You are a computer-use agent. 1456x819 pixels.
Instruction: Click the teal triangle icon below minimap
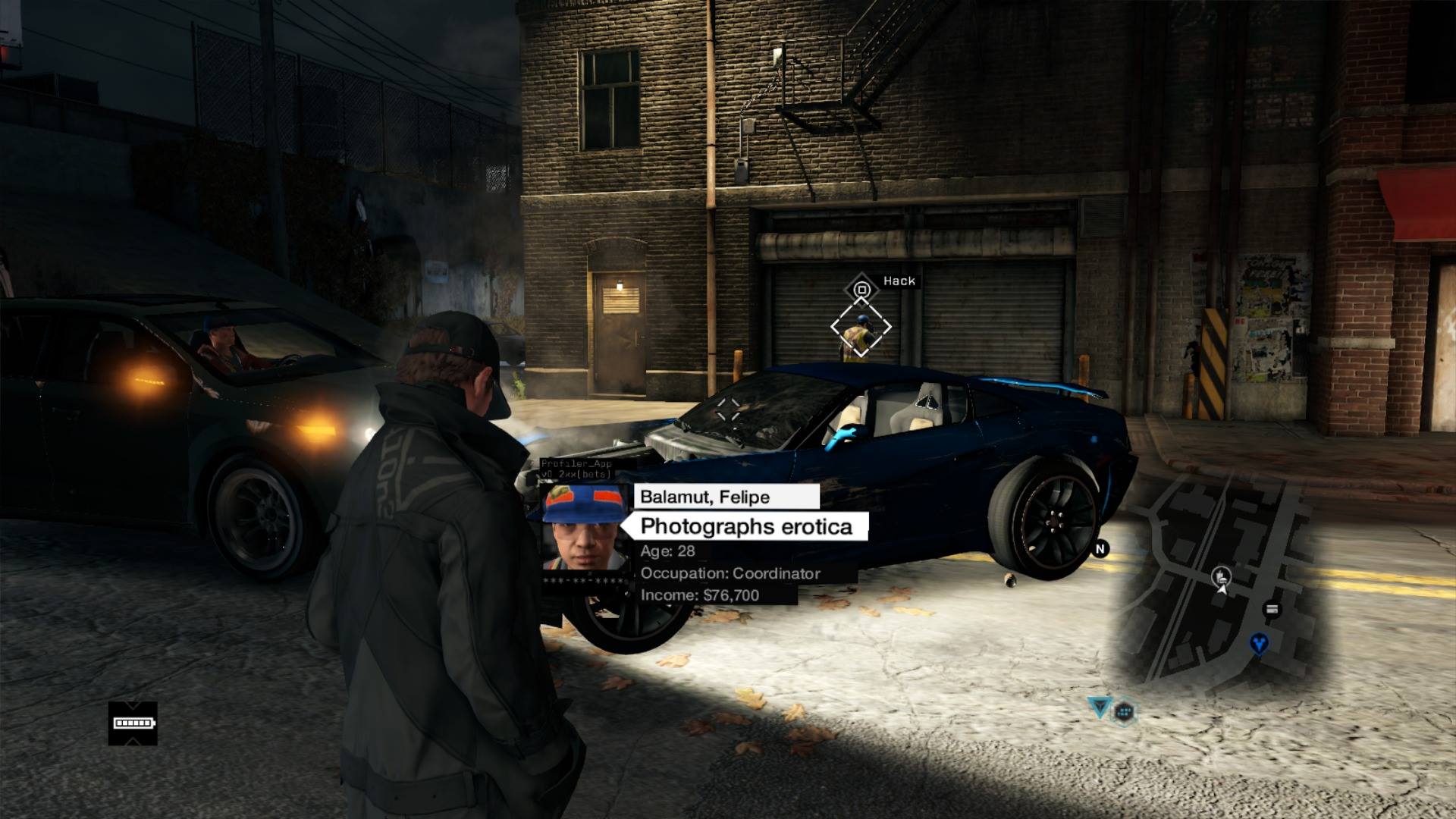point(1099,708)
